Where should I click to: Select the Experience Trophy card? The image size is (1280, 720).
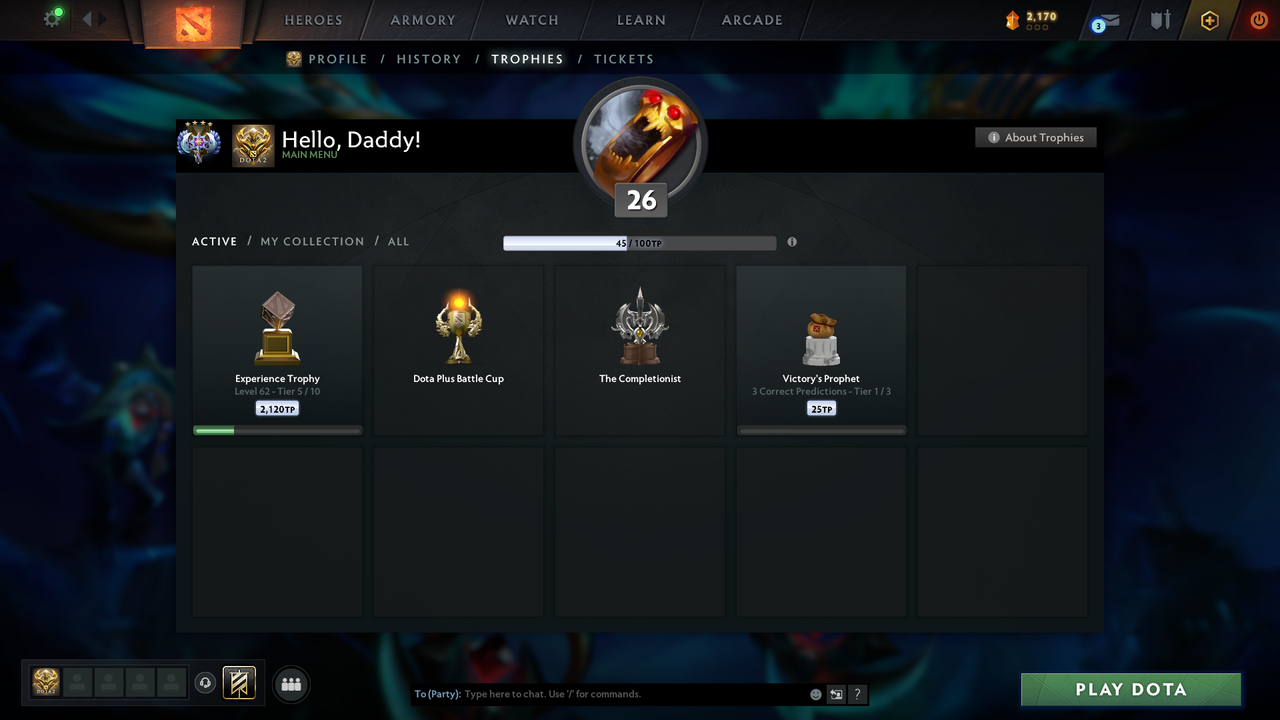277,348
